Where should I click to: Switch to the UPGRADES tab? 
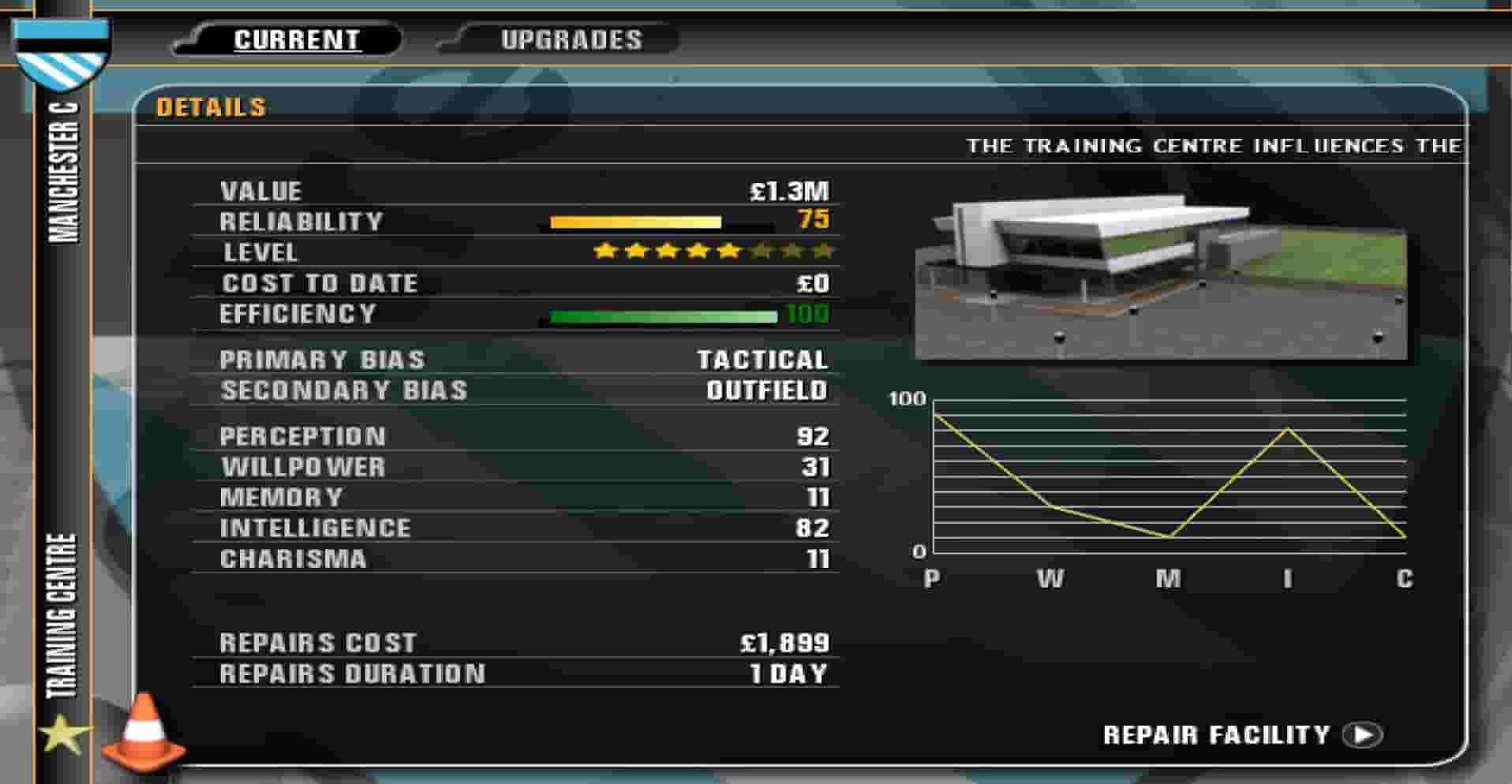[571, 38]
